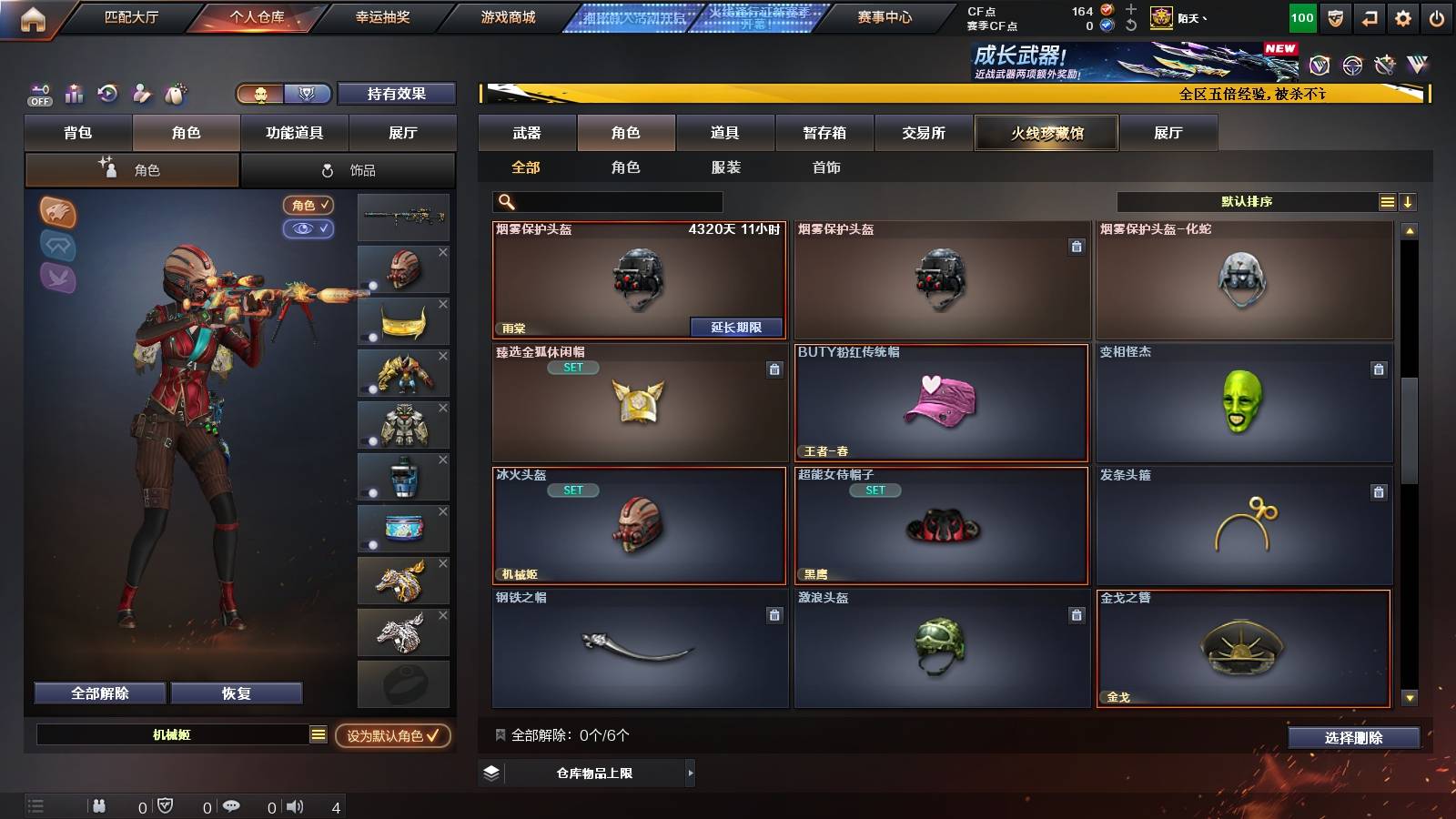
Task: Switch to the 火线珍藏馆 tab
Action: coord(1046,133)
